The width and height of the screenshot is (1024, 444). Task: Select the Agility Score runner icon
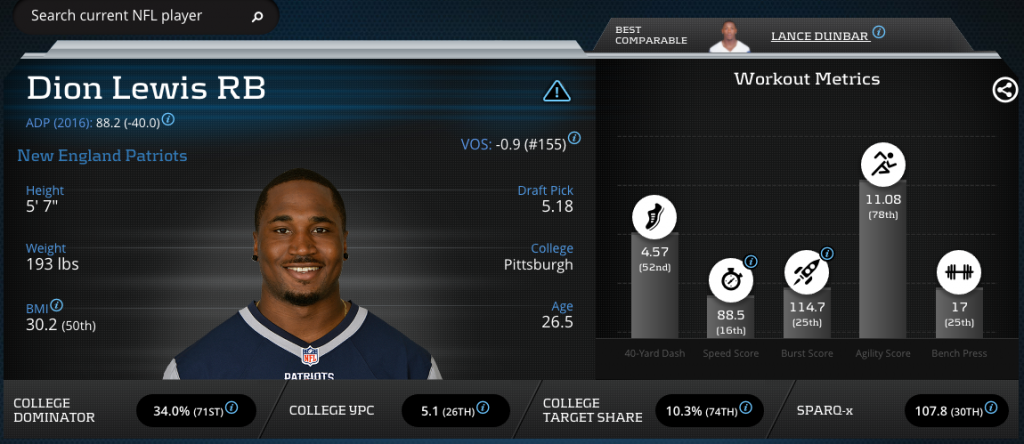coord(882,164)
